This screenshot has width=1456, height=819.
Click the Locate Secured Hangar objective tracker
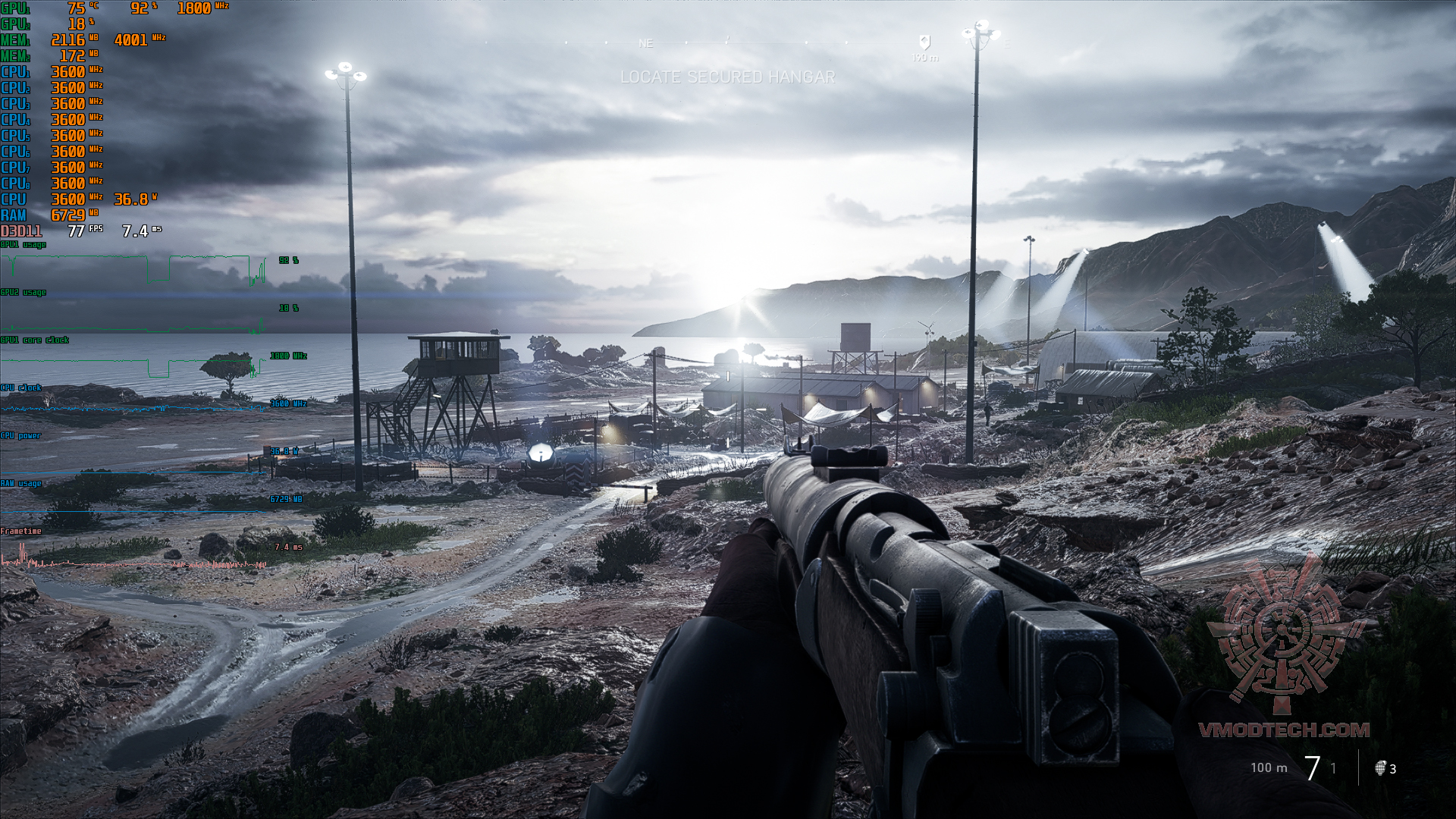point(727,77)
